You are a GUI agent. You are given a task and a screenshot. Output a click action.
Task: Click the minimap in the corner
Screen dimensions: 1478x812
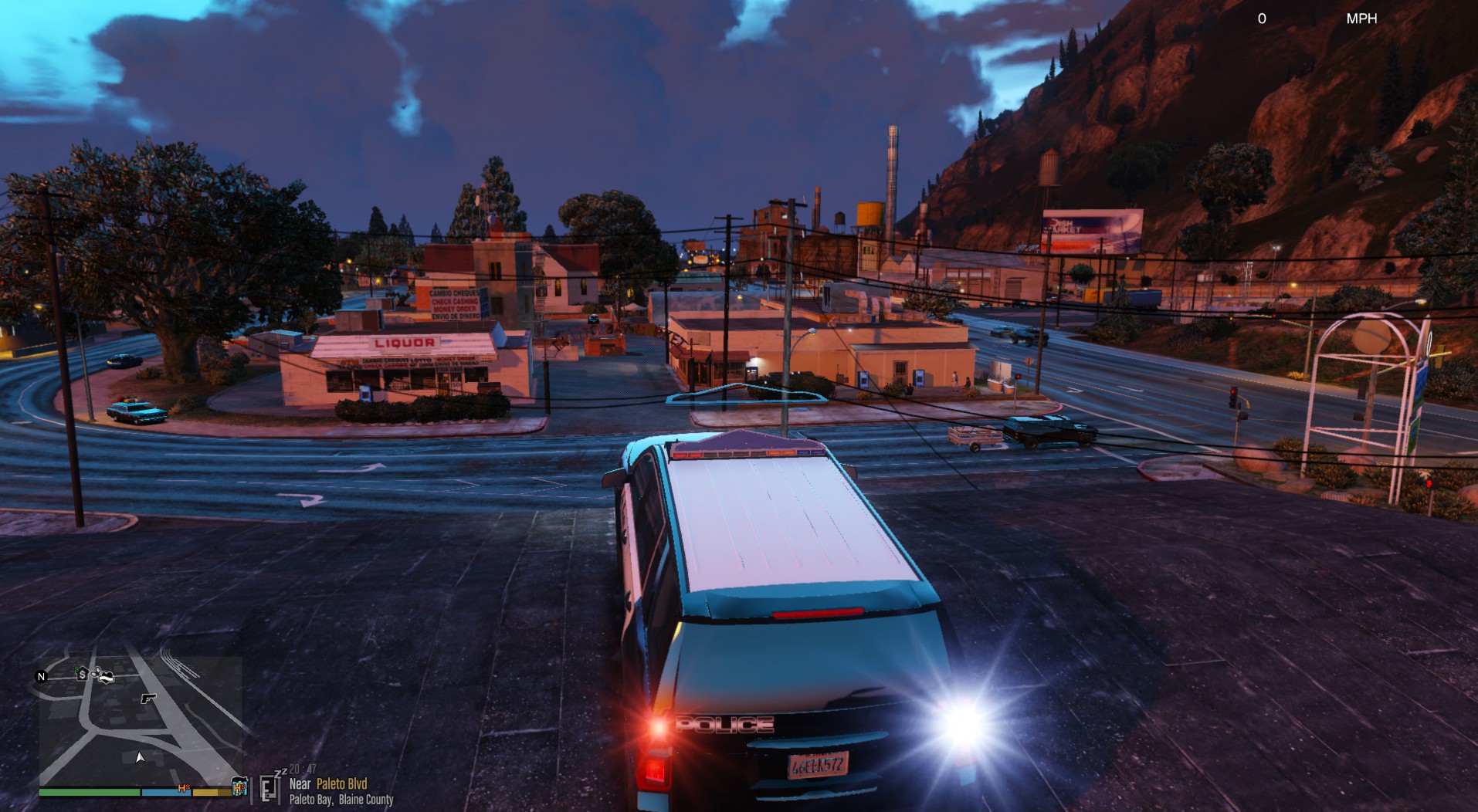click(x=141, y=721)
